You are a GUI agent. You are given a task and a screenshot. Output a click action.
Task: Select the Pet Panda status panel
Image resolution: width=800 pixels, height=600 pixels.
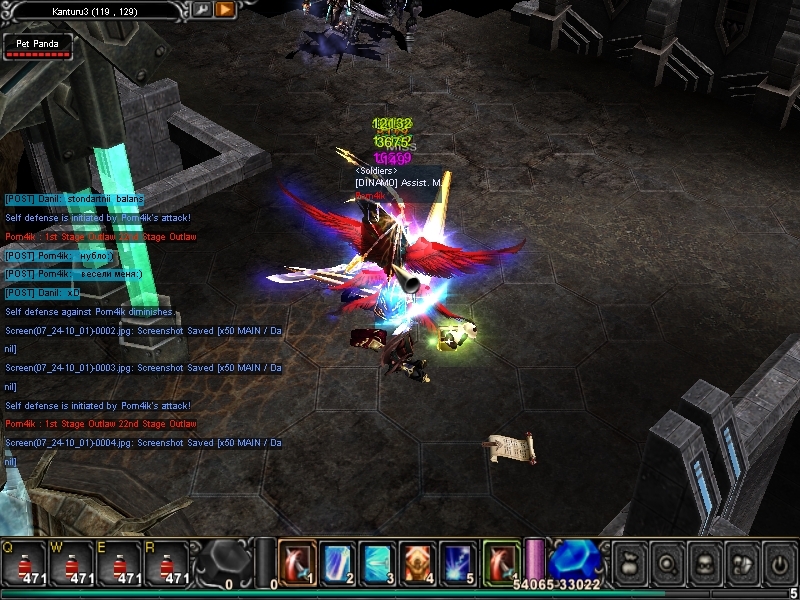coord(38,47)
